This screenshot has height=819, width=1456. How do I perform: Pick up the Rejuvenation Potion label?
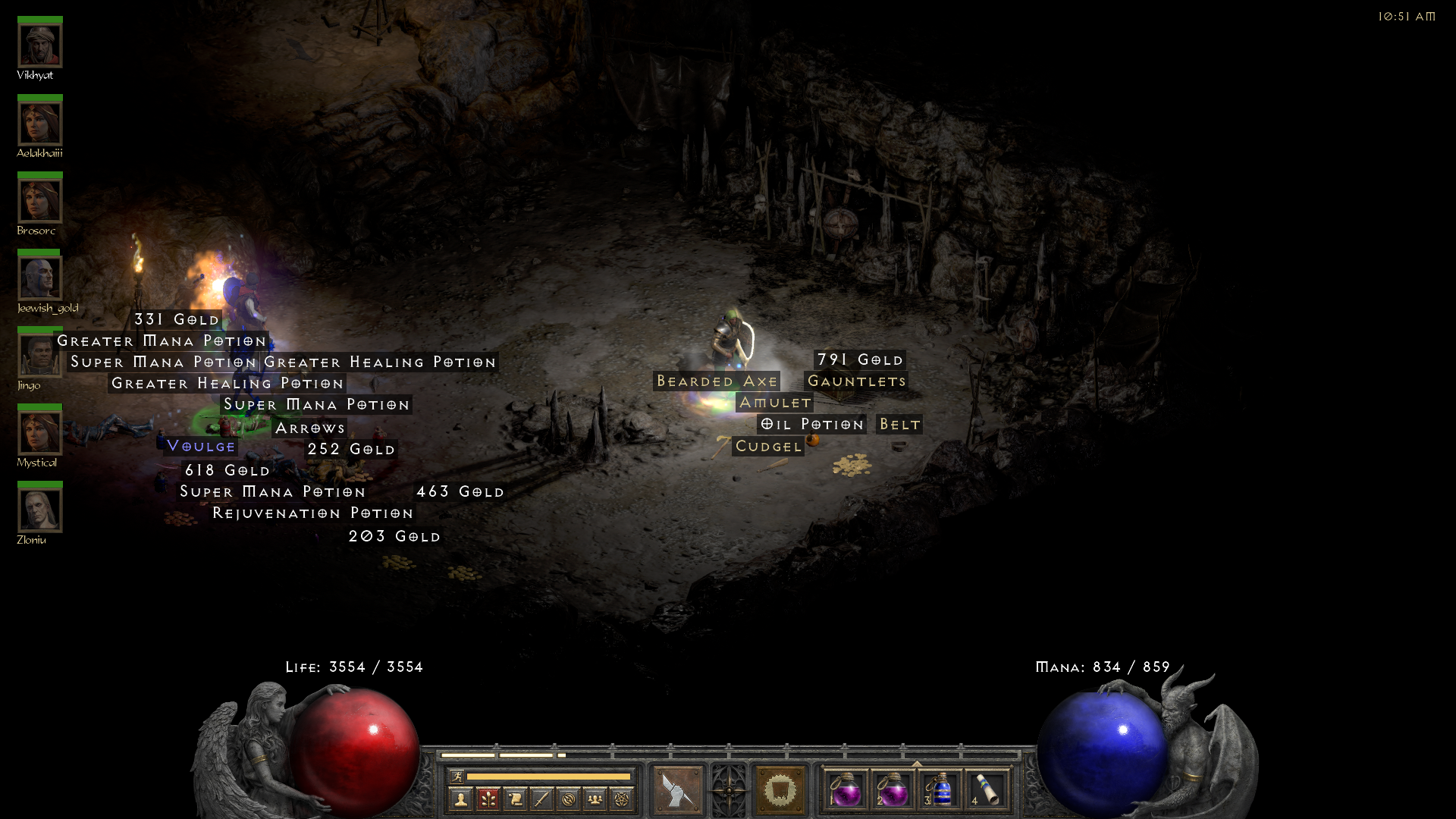click(x=312, y=513)
